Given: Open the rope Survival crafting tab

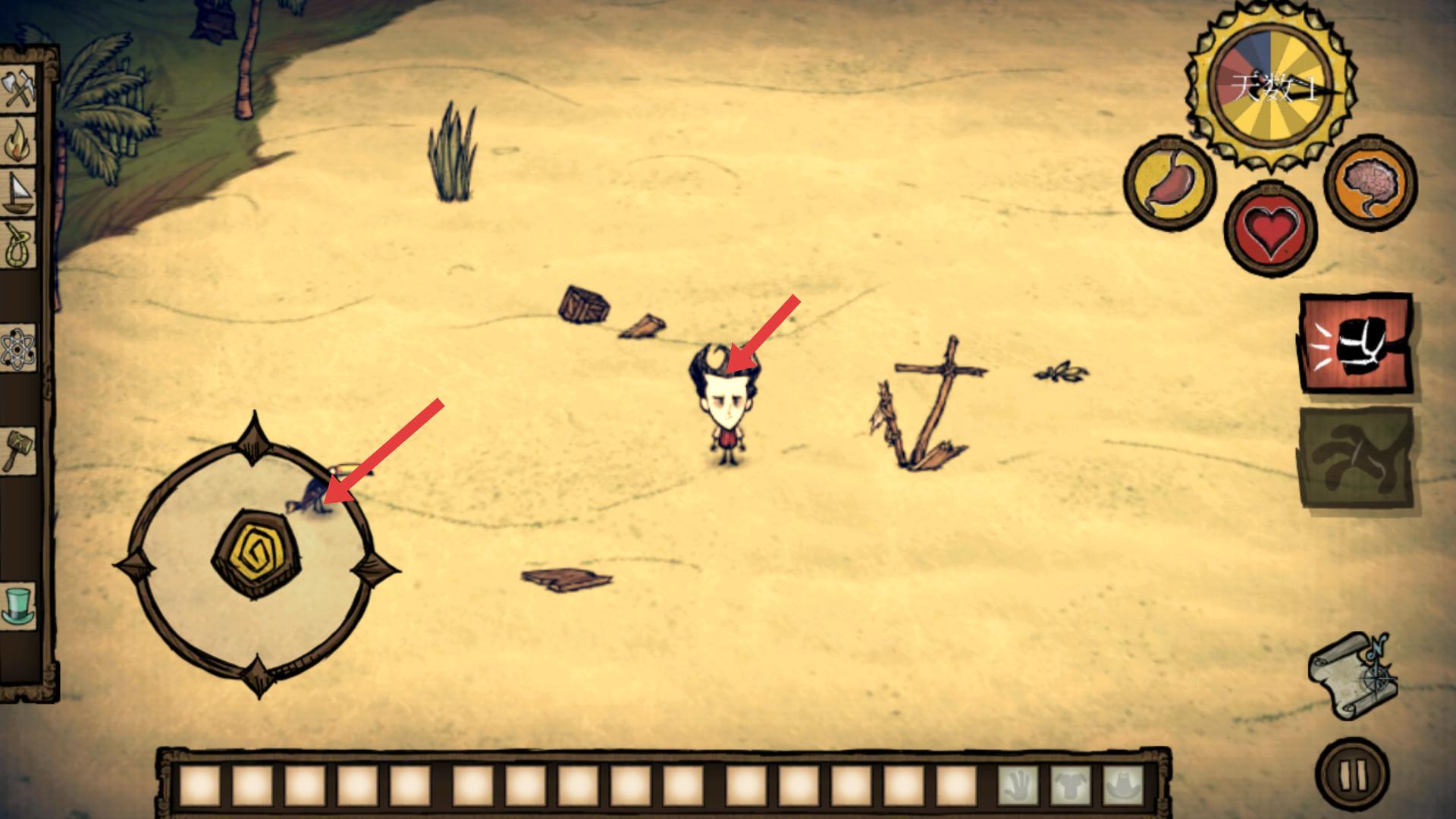Looking at the screenshot, I should point(19,246).
